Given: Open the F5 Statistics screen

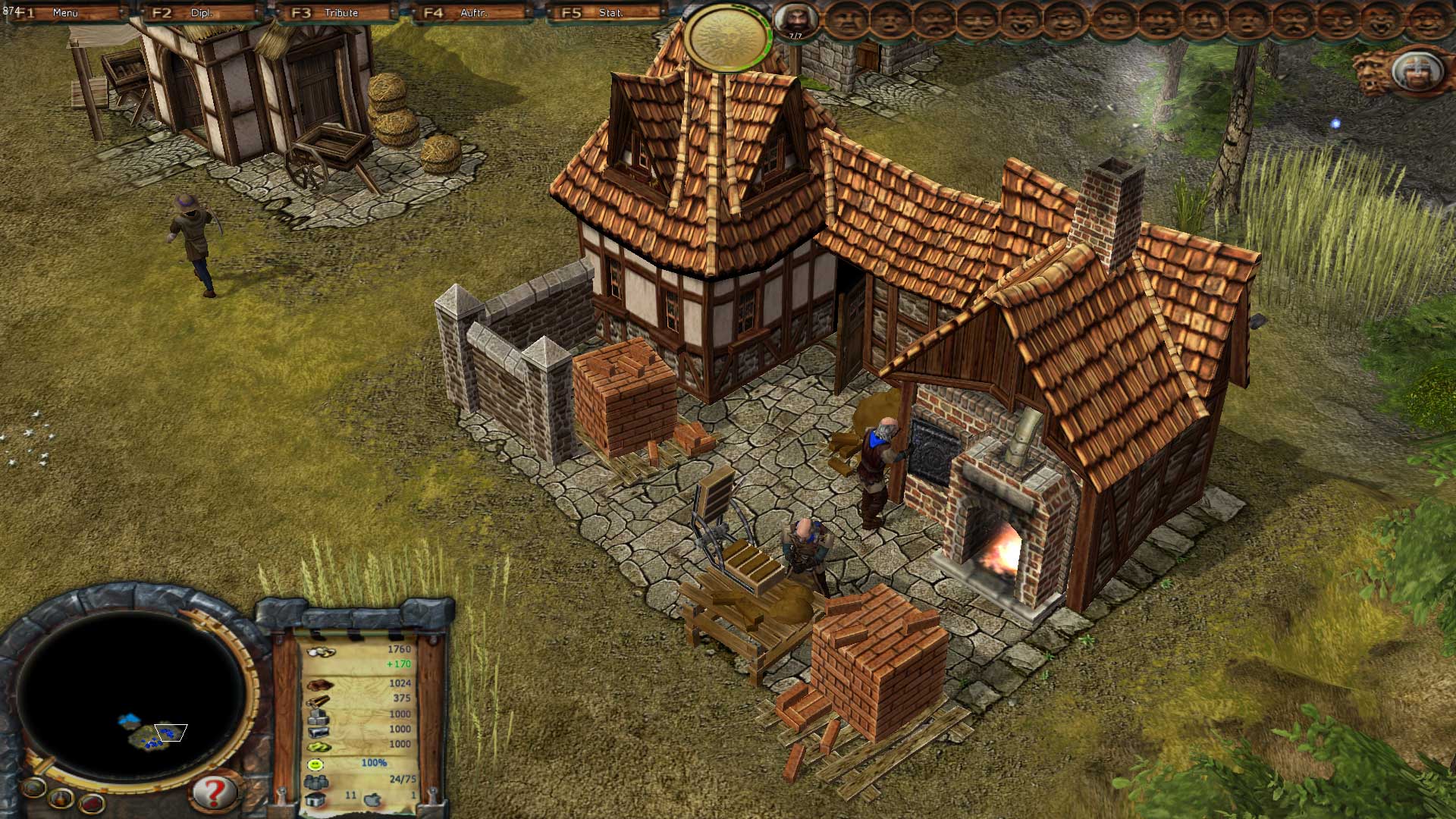Looking at the screenshot, I should (608, 13).
